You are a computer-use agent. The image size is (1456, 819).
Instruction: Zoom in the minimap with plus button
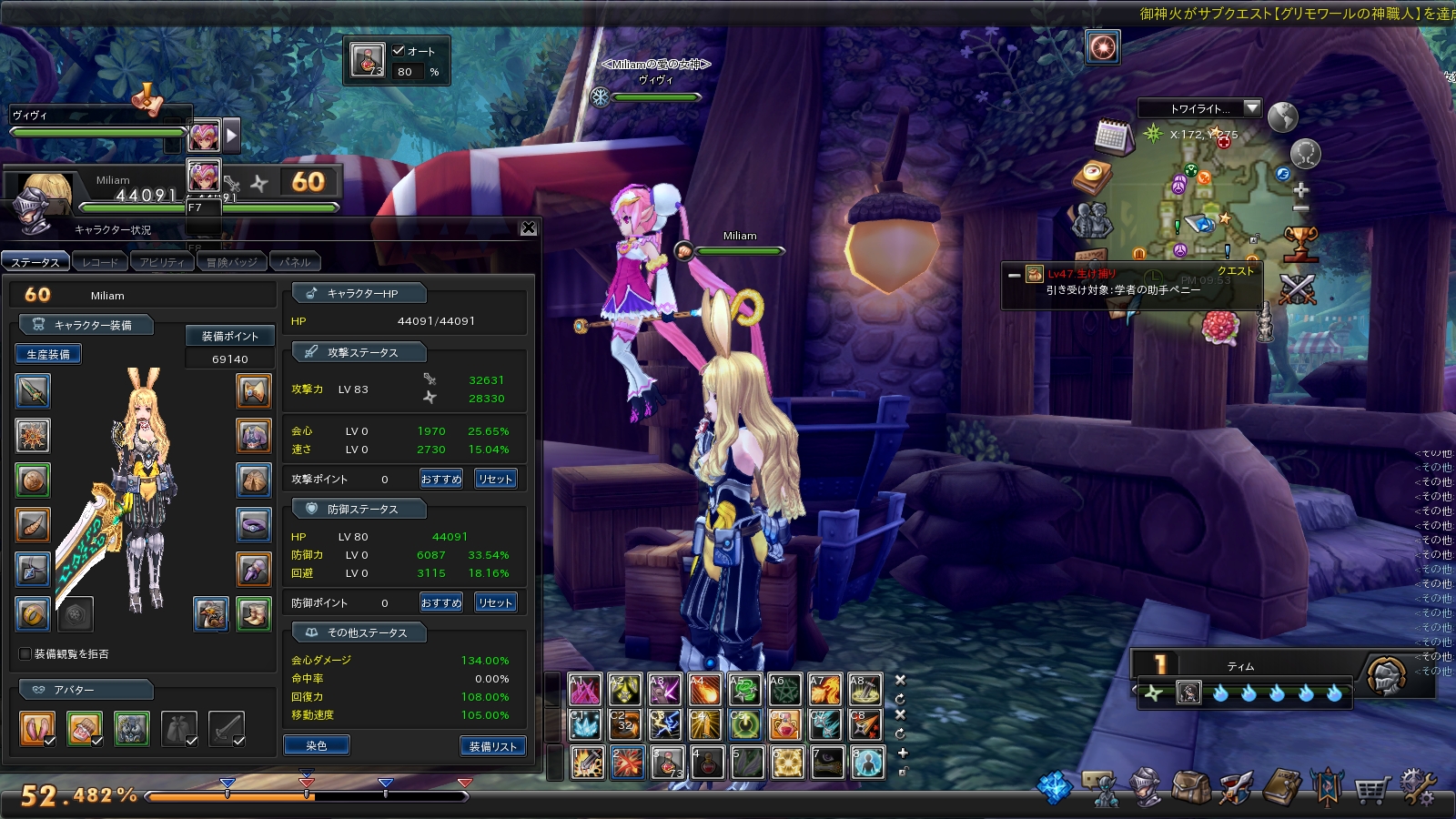(1300, 190)
